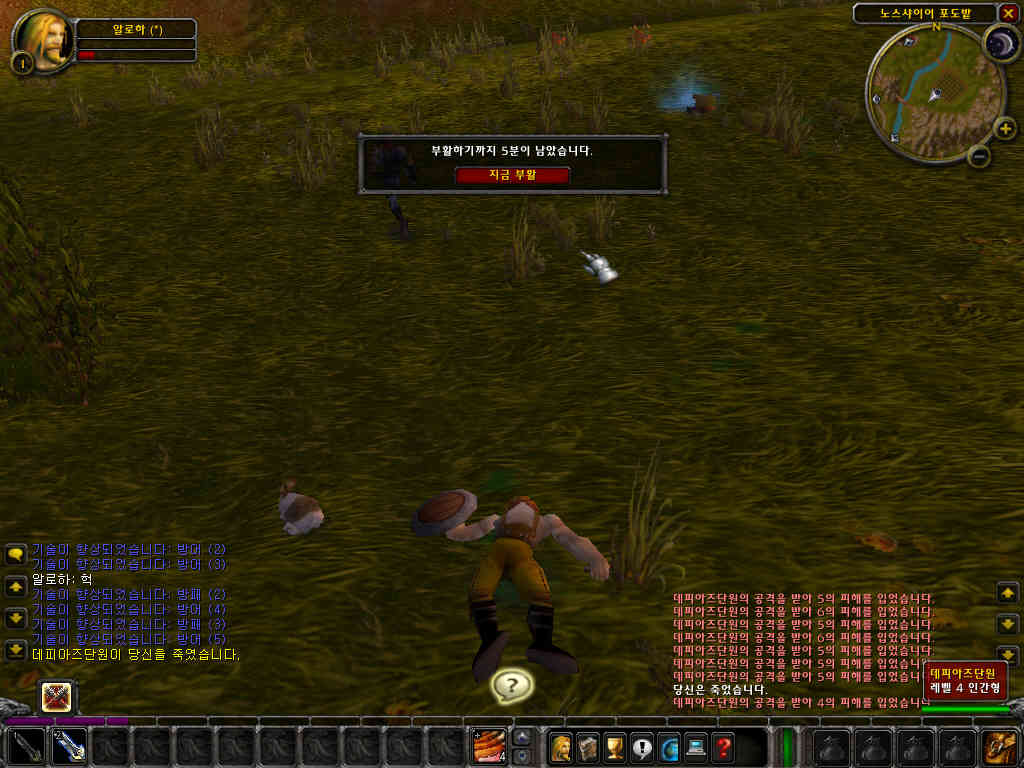Open the red question mark help button
1024x768 pixels.
[x=723, y=747]
